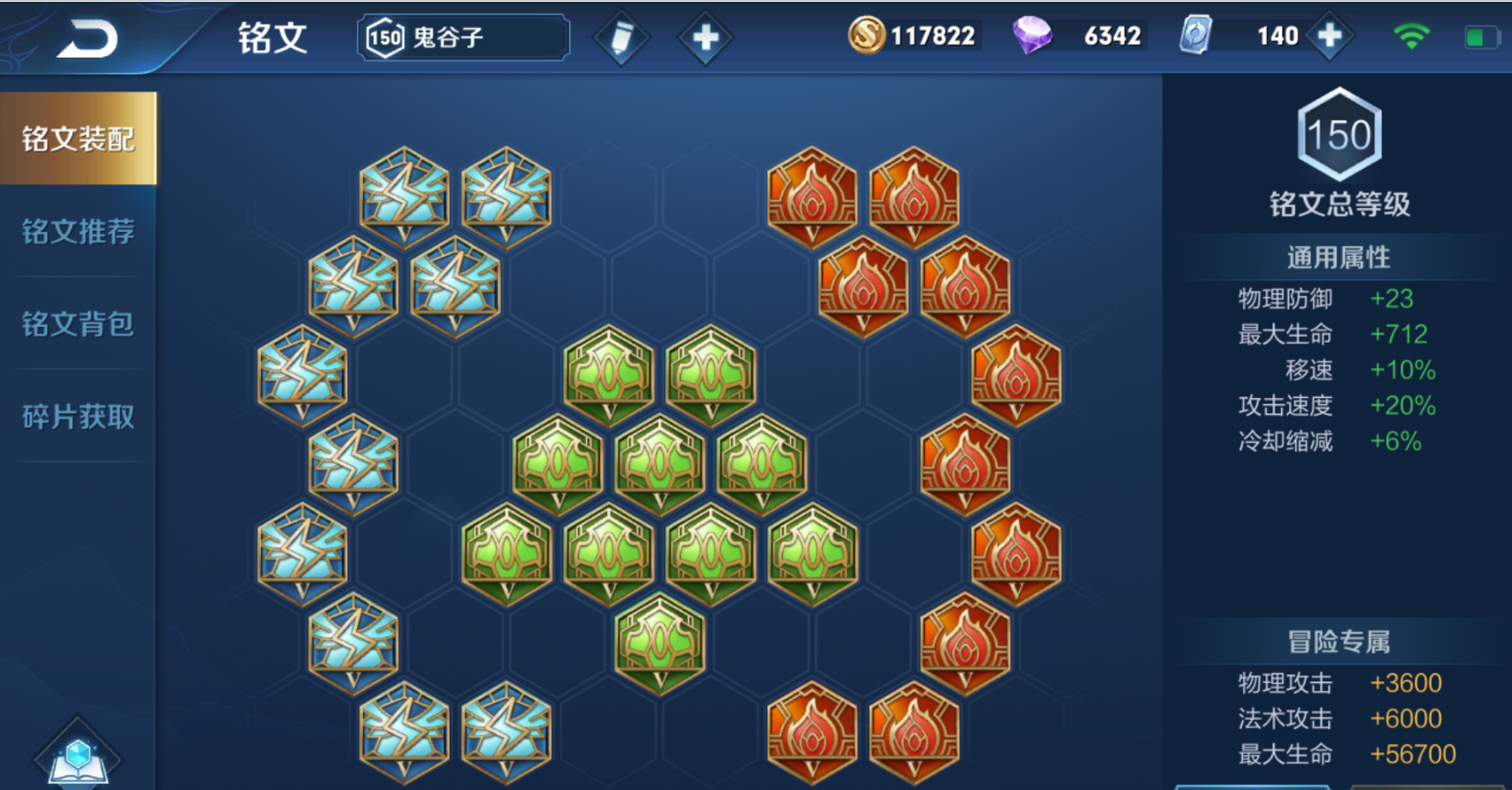Switch to the 铭文推荐 tab
Image resolution: width=1512 pixels, height=790 pixels.
[x=78, y=232]
